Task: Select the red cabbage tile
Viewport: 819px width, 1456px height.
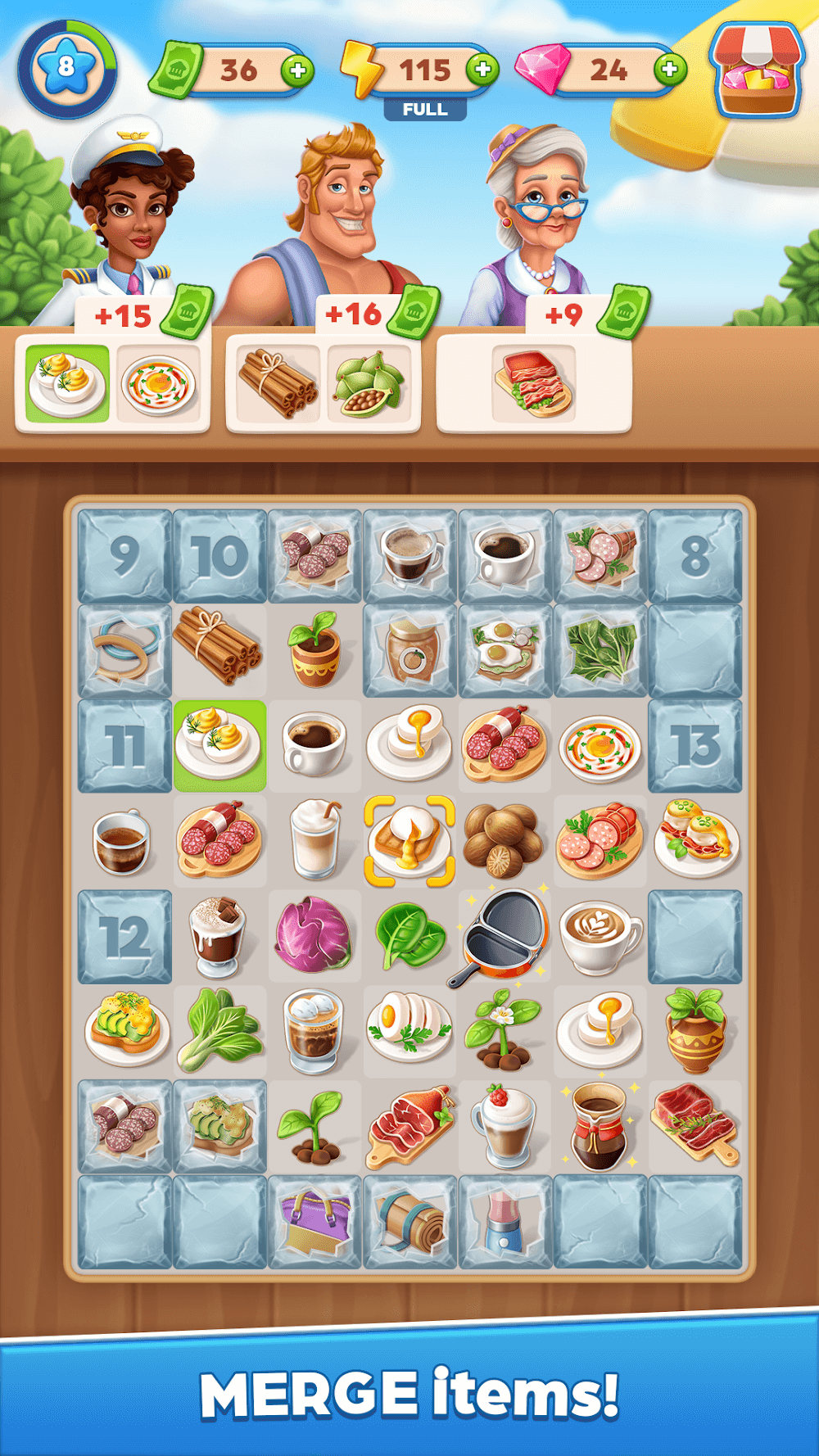Action: pos(314,937)
